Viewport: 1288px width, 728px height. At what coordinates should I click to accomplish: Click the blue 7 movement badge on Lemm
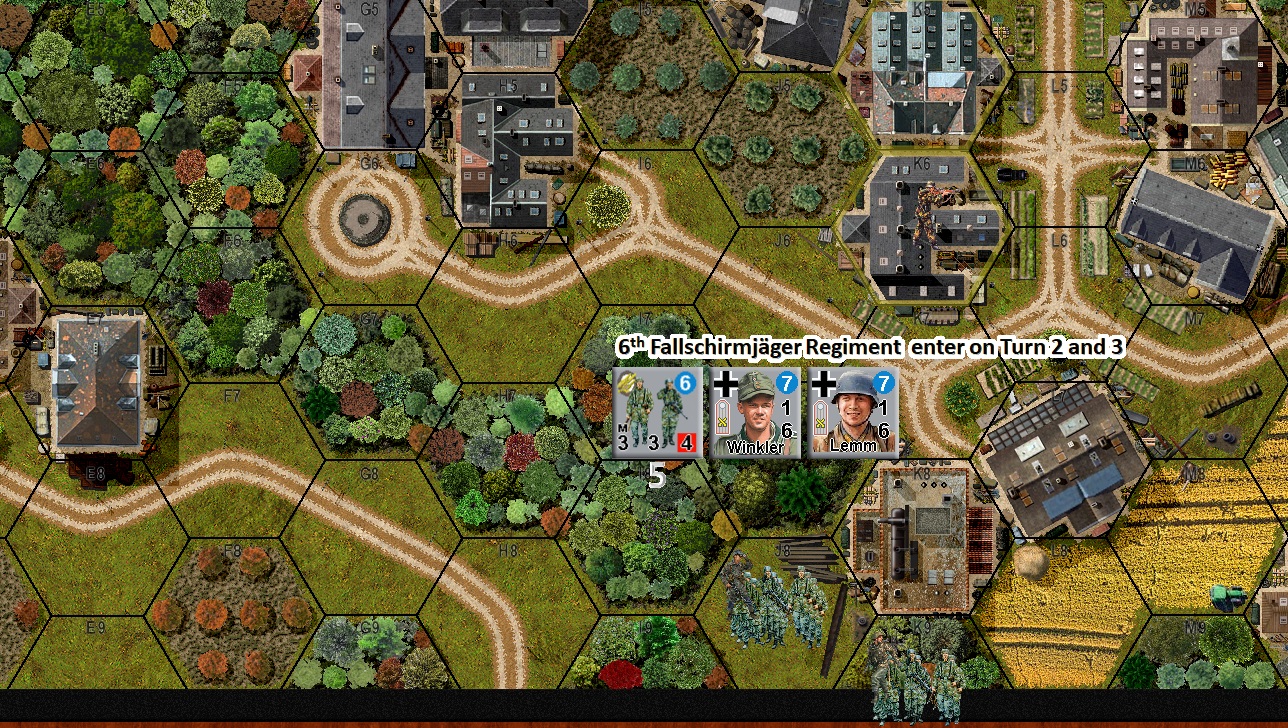click(883, 381)
